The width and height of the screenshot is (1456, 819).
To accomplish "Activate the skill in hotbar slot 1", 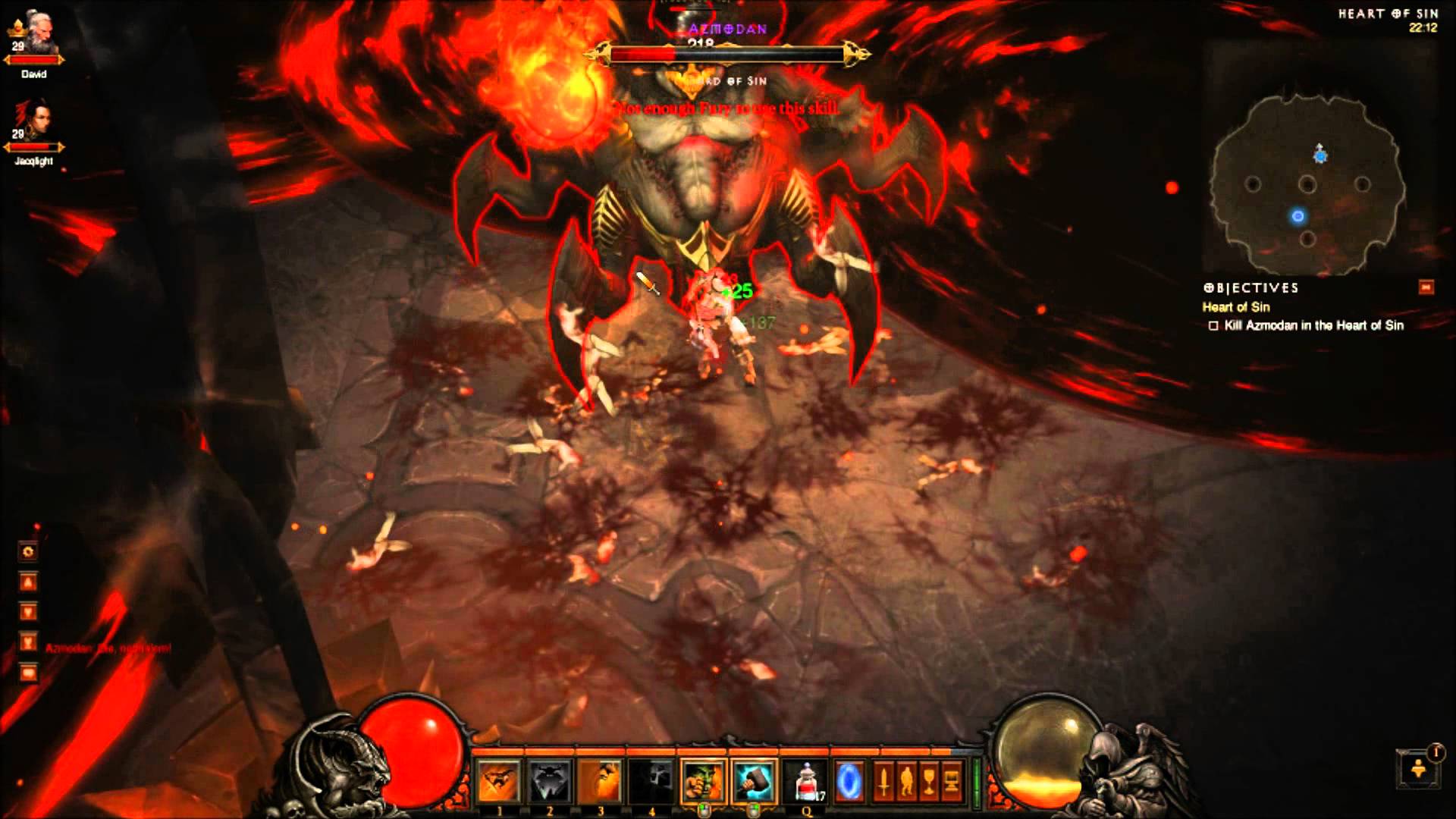I will [499, 781].
